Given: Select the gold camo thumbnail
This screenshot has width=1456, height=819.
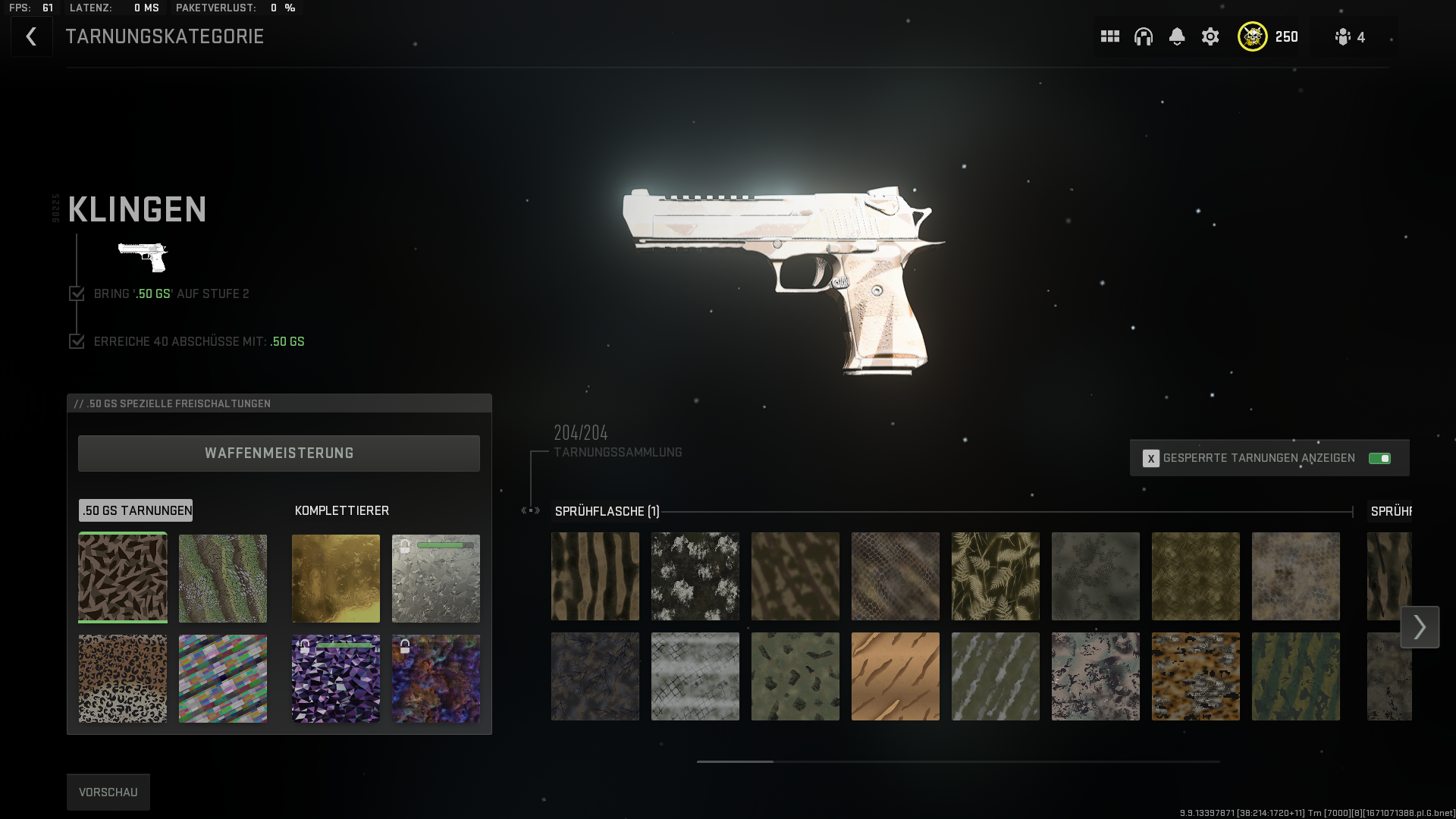Looking at the screenshot, I should tap(336, 578).
